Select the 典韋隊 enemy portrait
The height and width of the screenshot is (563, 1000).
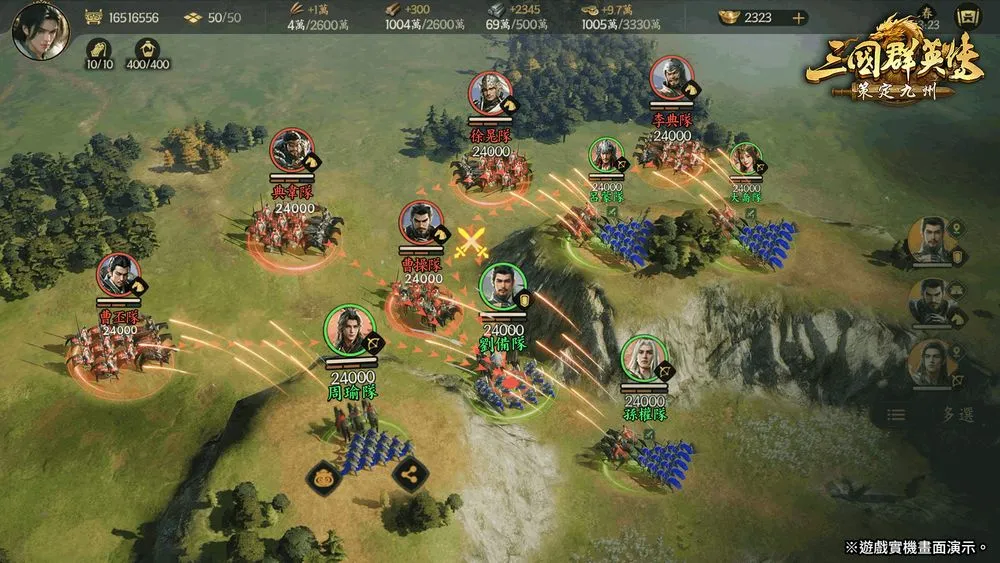click(x=291, y=152)
